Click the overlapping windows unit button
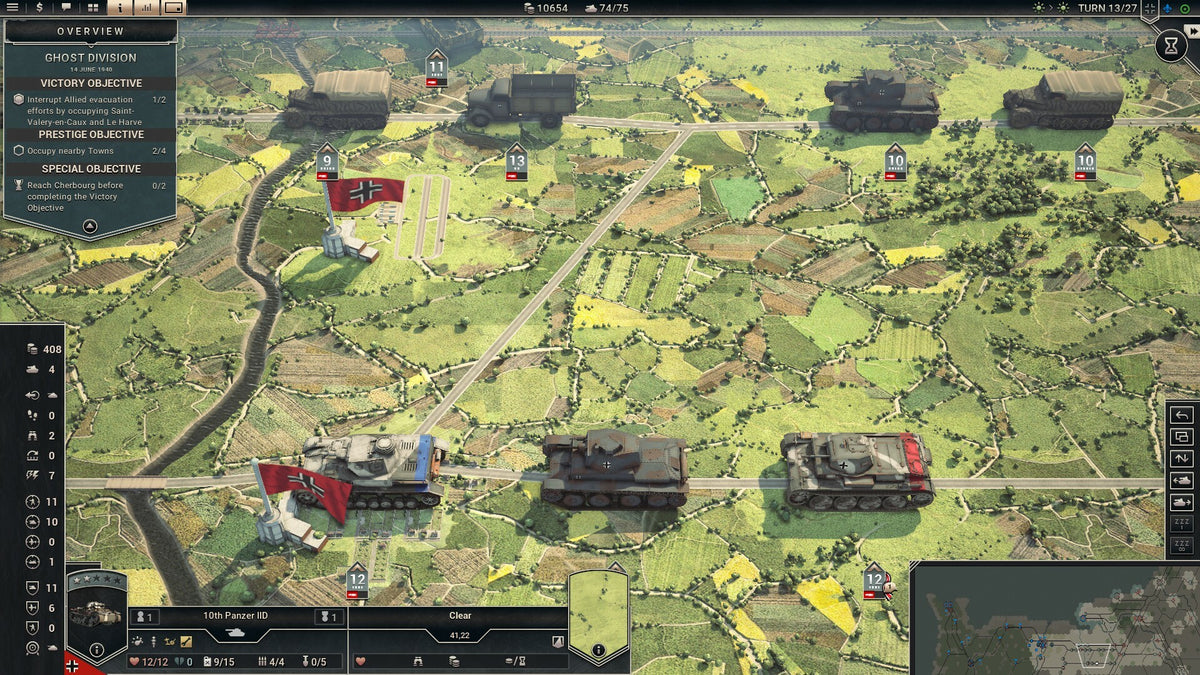This screenshot has height=675, width=1200. click(x=1181, y=437)
